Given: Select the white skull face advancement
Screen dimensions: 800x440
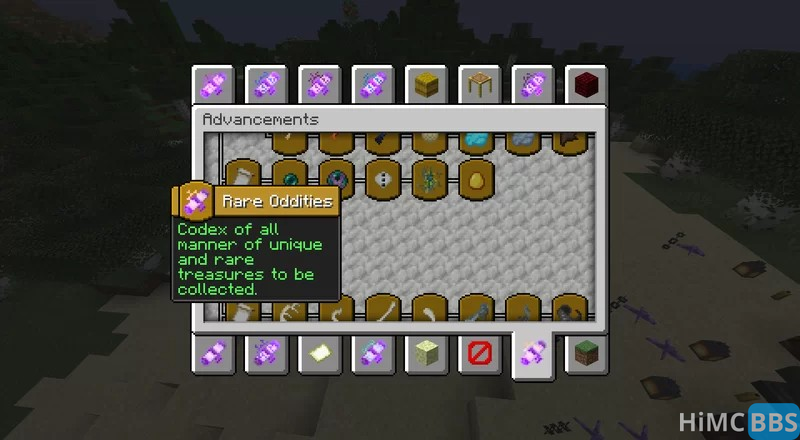Looking at the screenshot, I should [382, 178].
